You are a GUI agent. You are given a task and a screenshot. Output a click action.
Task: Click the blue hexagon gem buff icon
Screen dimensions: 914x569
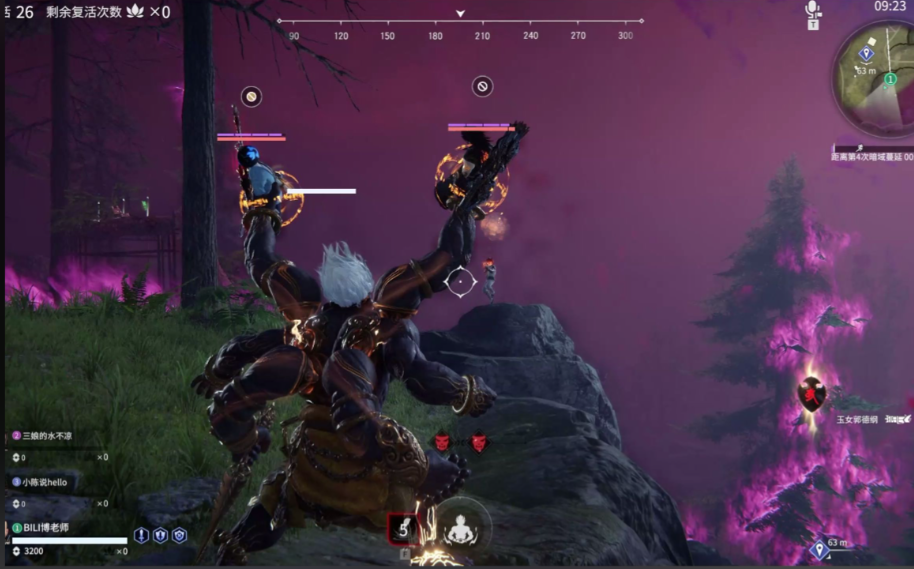(179, 536)
